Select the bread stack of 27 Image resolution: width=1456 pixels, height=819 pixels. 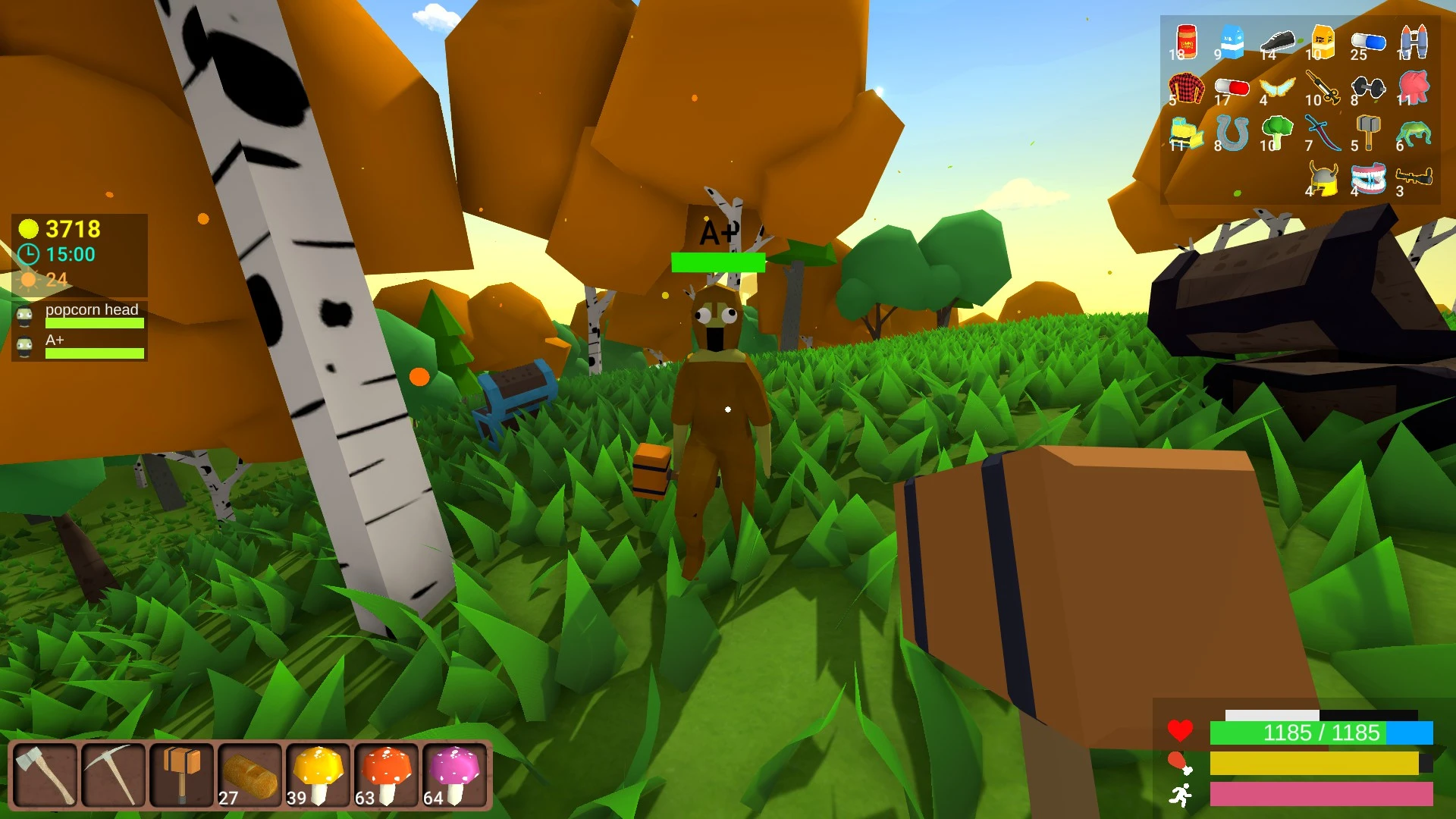pos(250,773)
